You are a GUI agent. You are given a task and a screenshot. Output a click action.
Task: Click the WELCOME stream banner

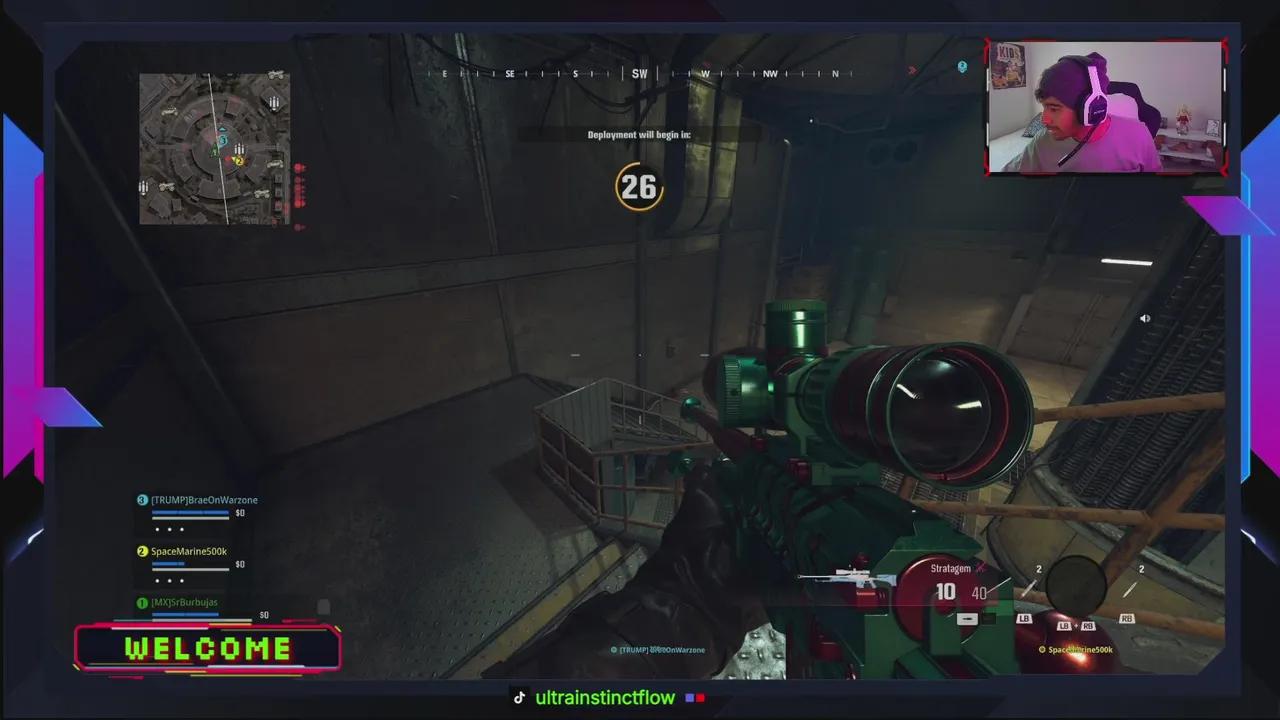[x=208, y=648]
